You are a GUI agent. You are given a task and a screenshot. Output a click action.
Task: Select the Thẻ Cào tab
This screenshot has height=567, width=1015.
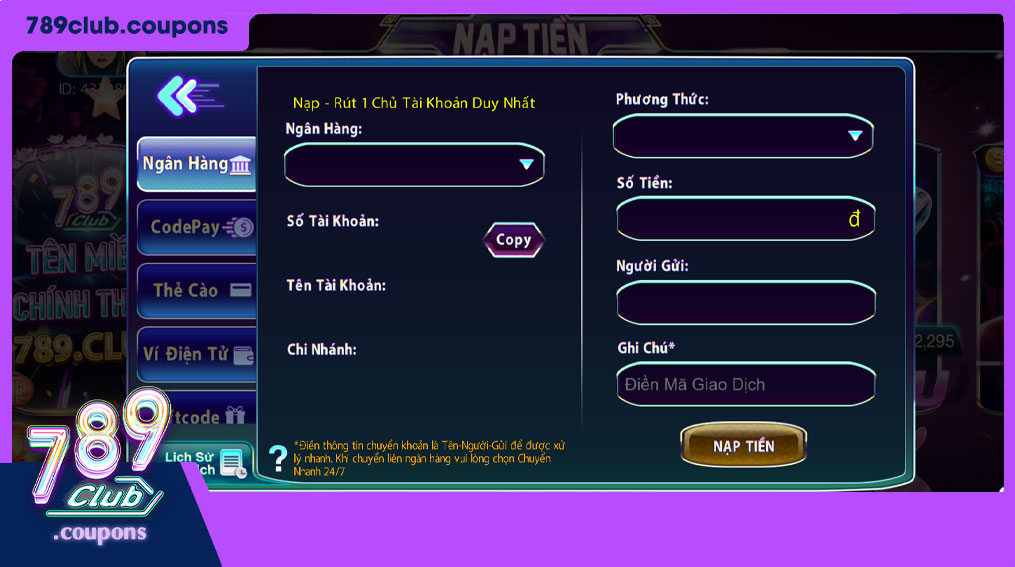(x=196, y=290)
